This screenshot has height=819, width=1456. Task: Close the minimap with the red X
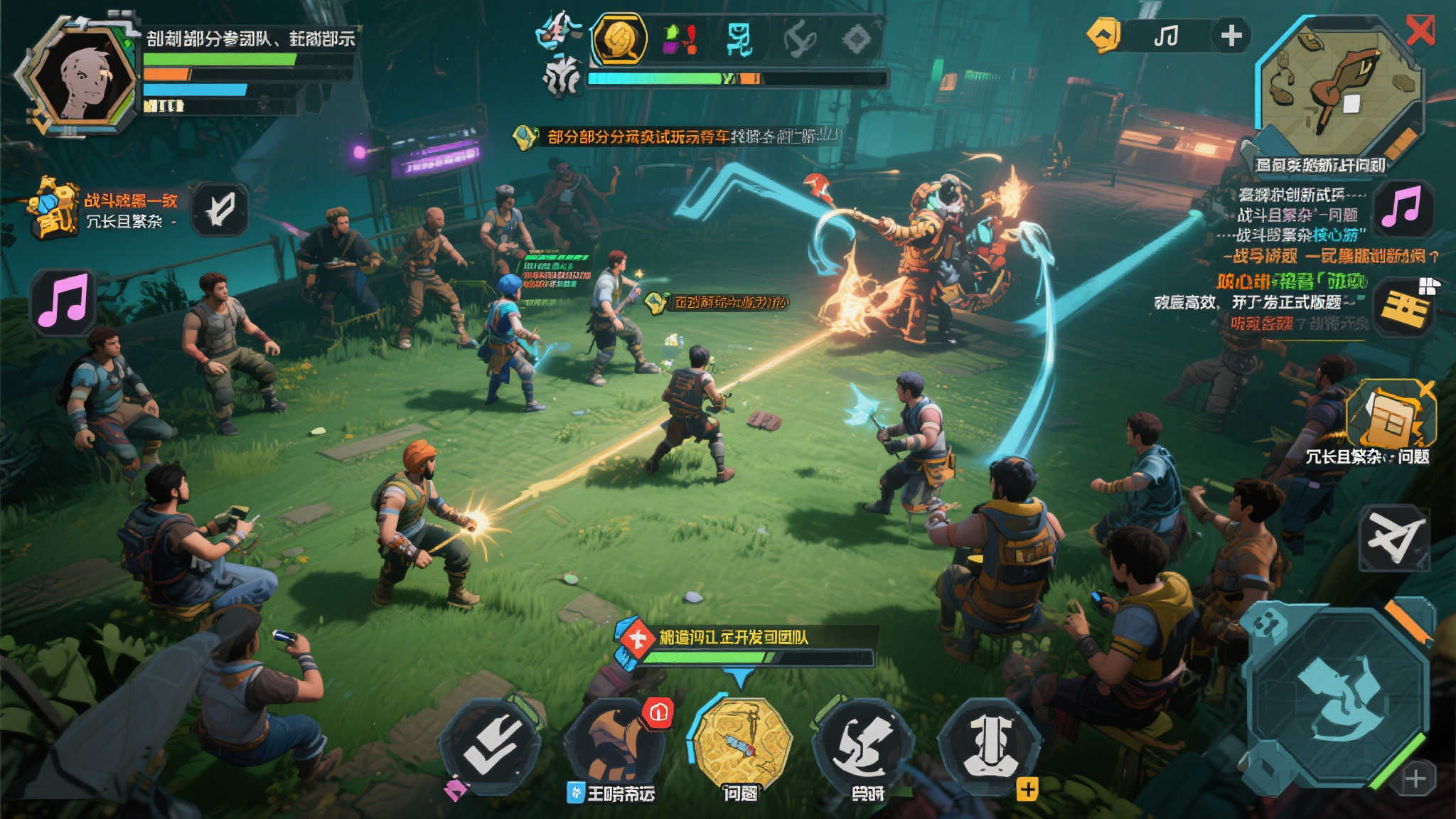click(1420, 31)
